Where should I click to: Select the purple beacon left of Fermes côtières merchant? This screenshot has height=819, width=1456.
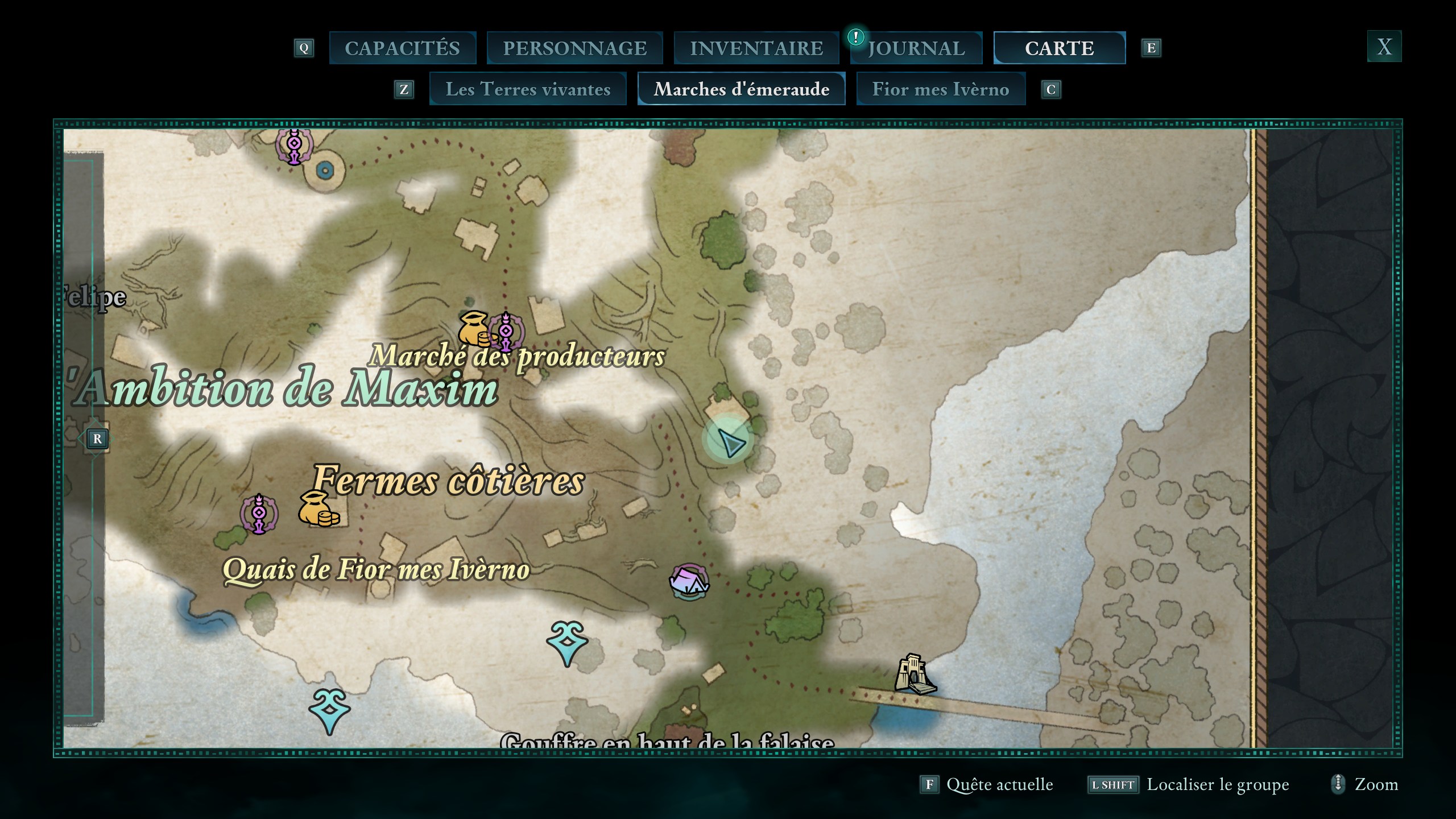(x=259, y=514)
